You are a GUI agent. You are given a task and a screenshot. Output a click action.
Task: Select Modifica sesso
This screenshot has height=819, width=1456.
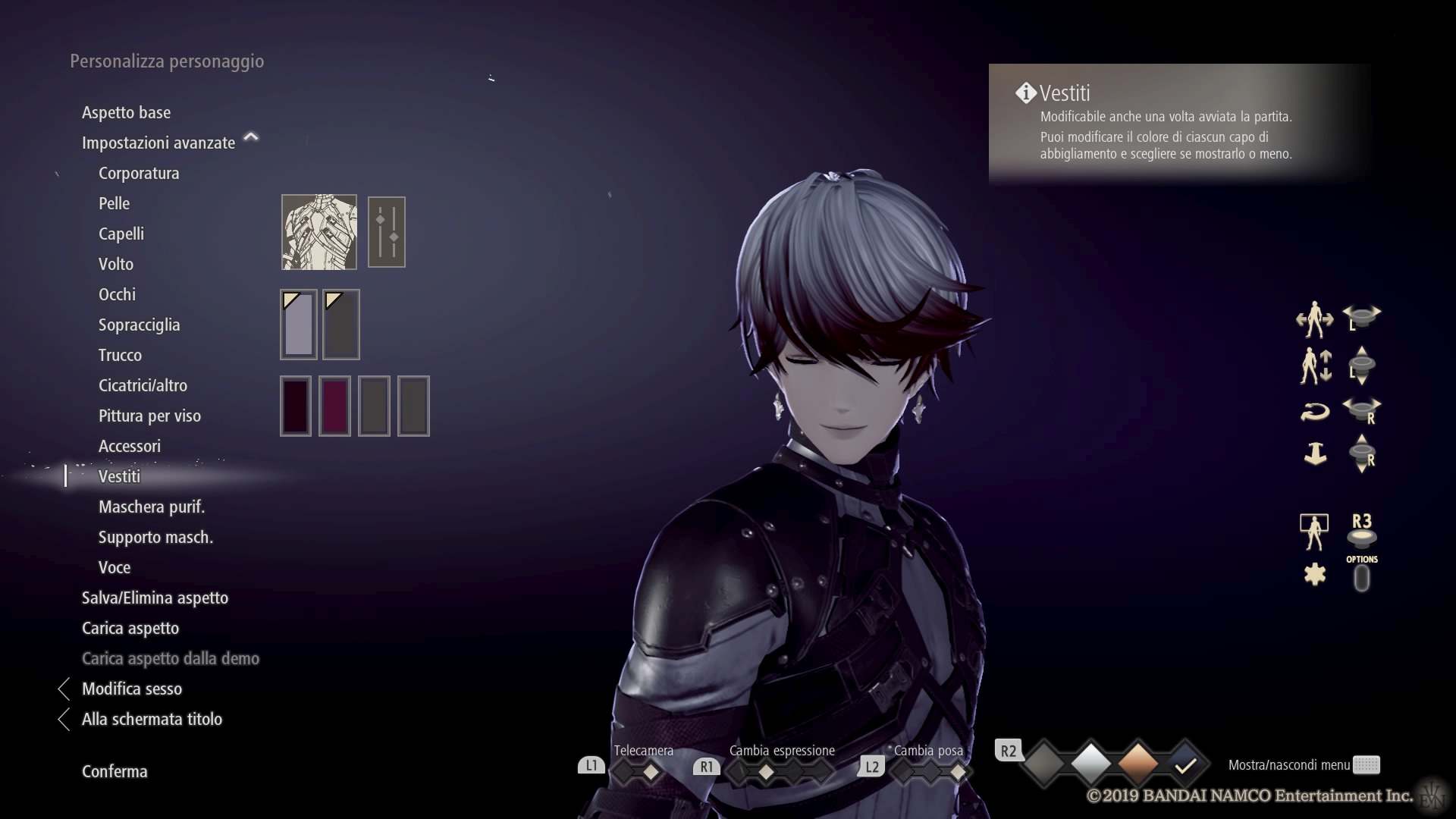coord(132,689)
